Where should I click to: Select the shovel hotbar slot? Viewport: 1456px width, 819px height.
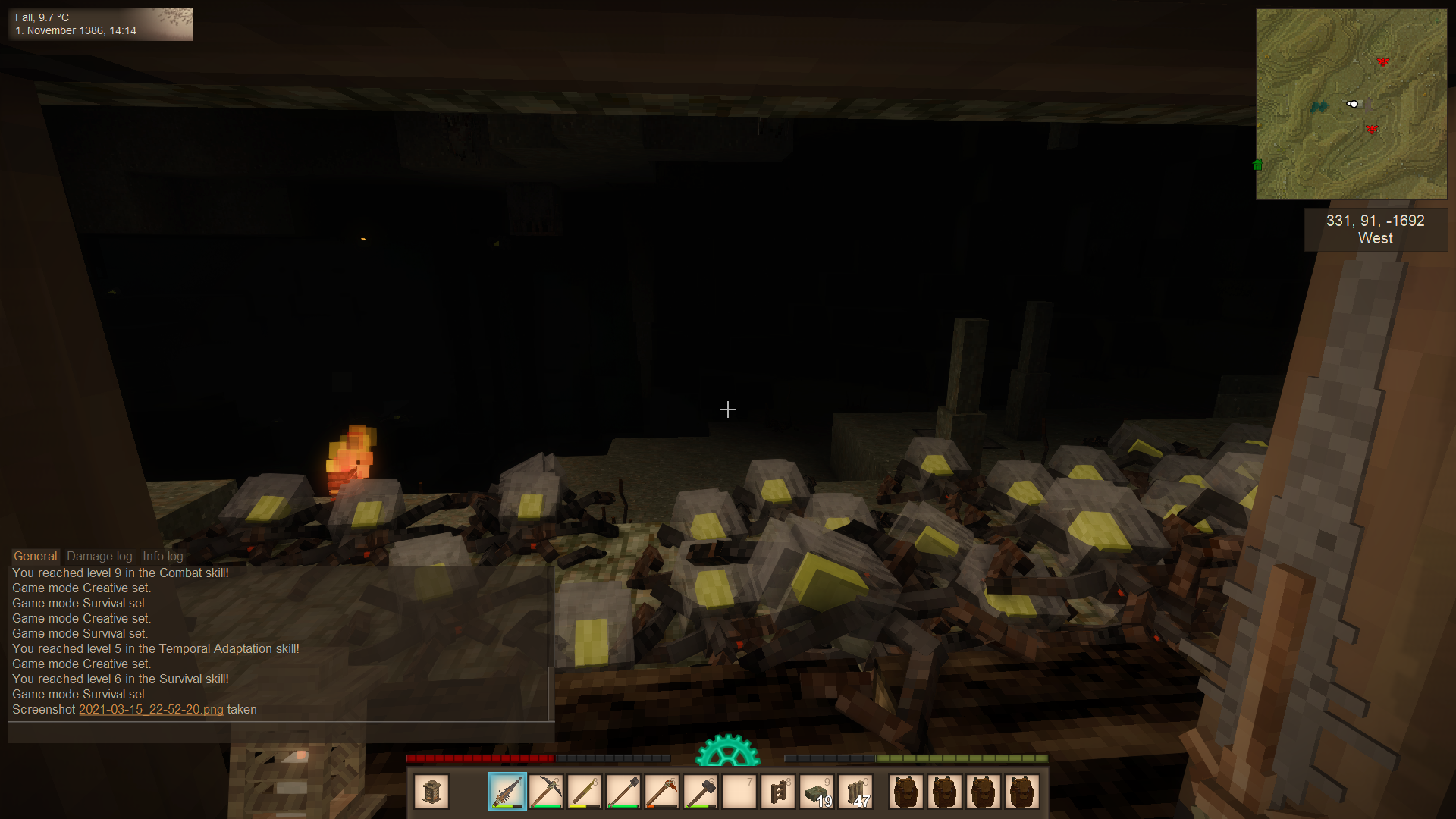623,792
